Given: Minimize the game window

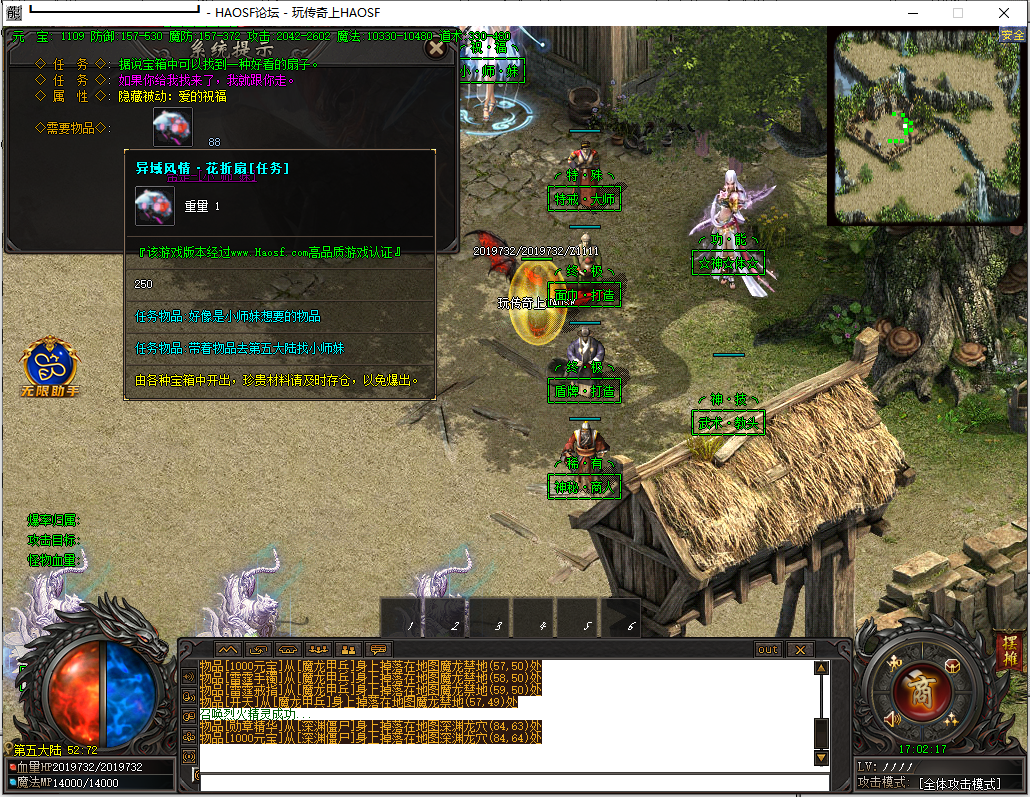Looking at the screenshot, I should click(x=912, y=13).
